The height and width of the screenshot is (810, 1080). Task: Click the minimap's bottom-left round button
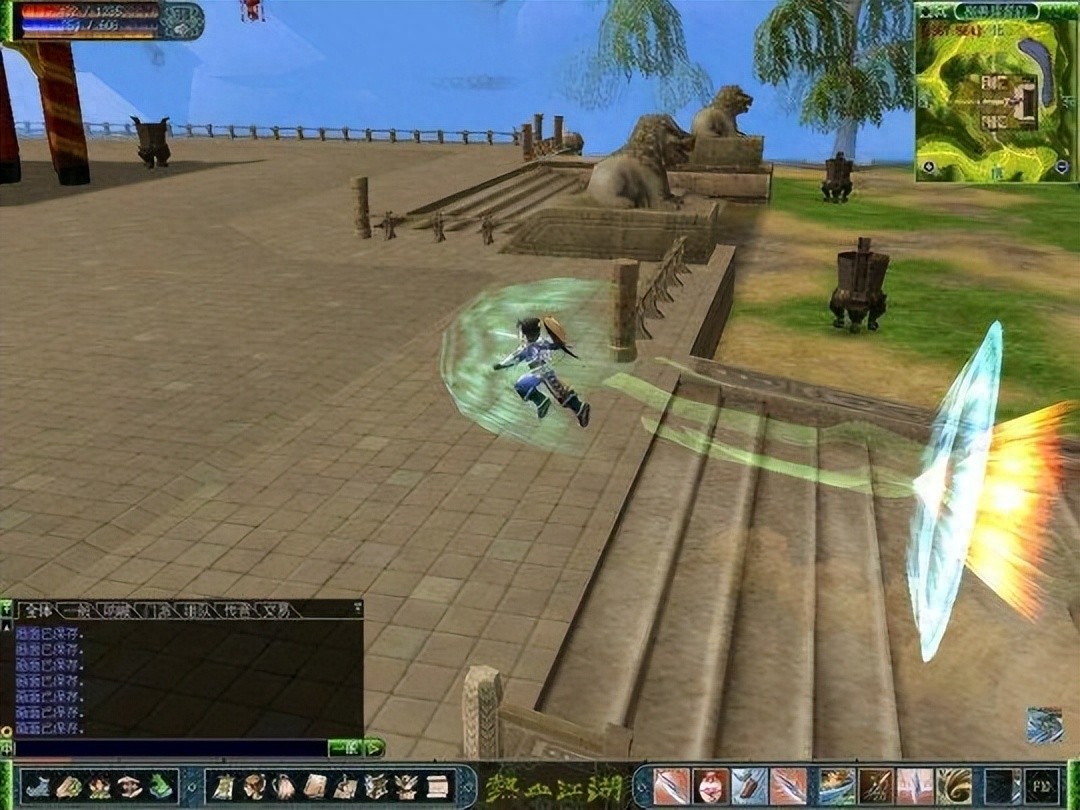tap(929, 166)
